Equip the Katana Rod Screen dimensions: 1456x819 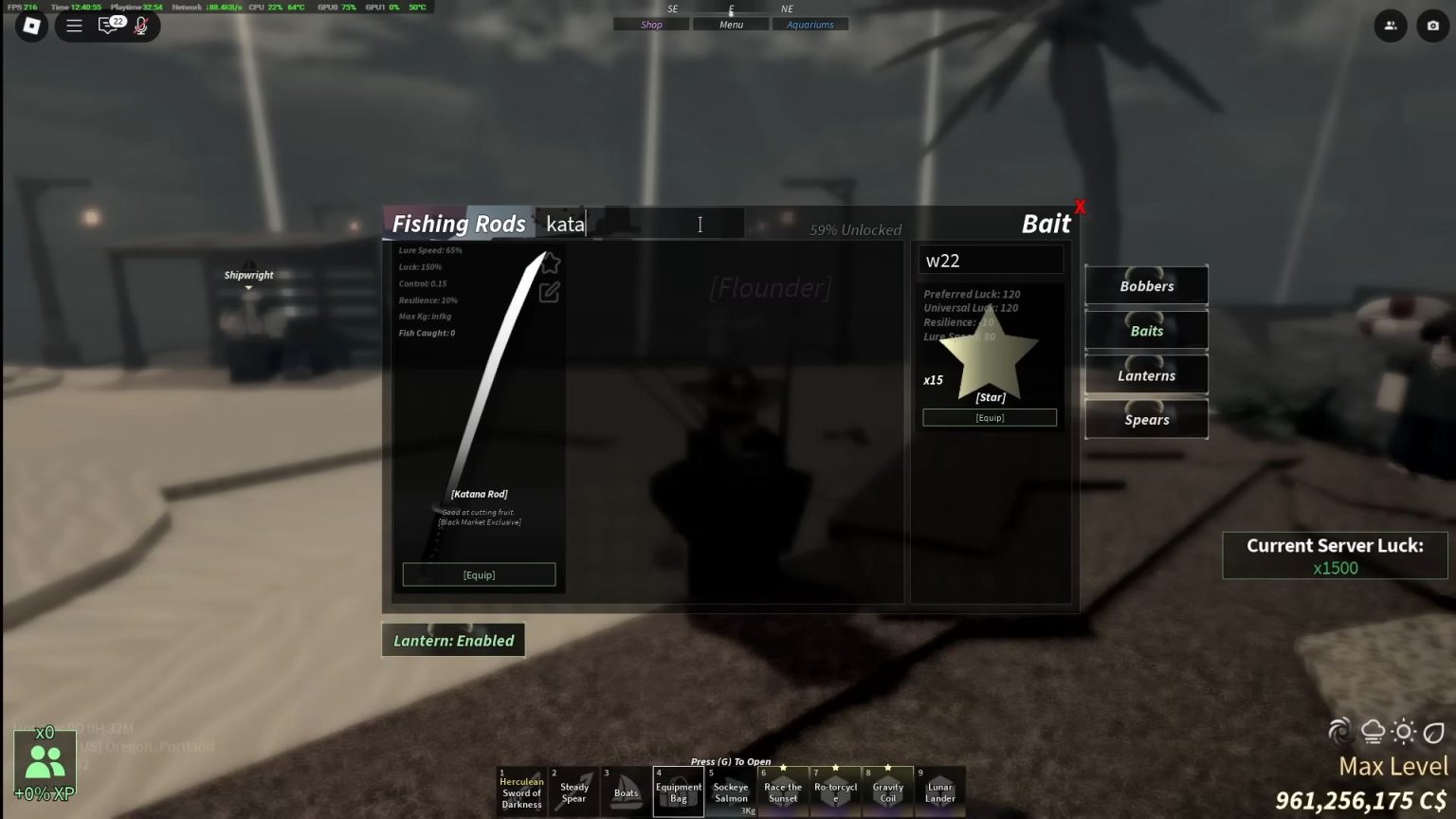pyautogui.click(x=479, y=573)
